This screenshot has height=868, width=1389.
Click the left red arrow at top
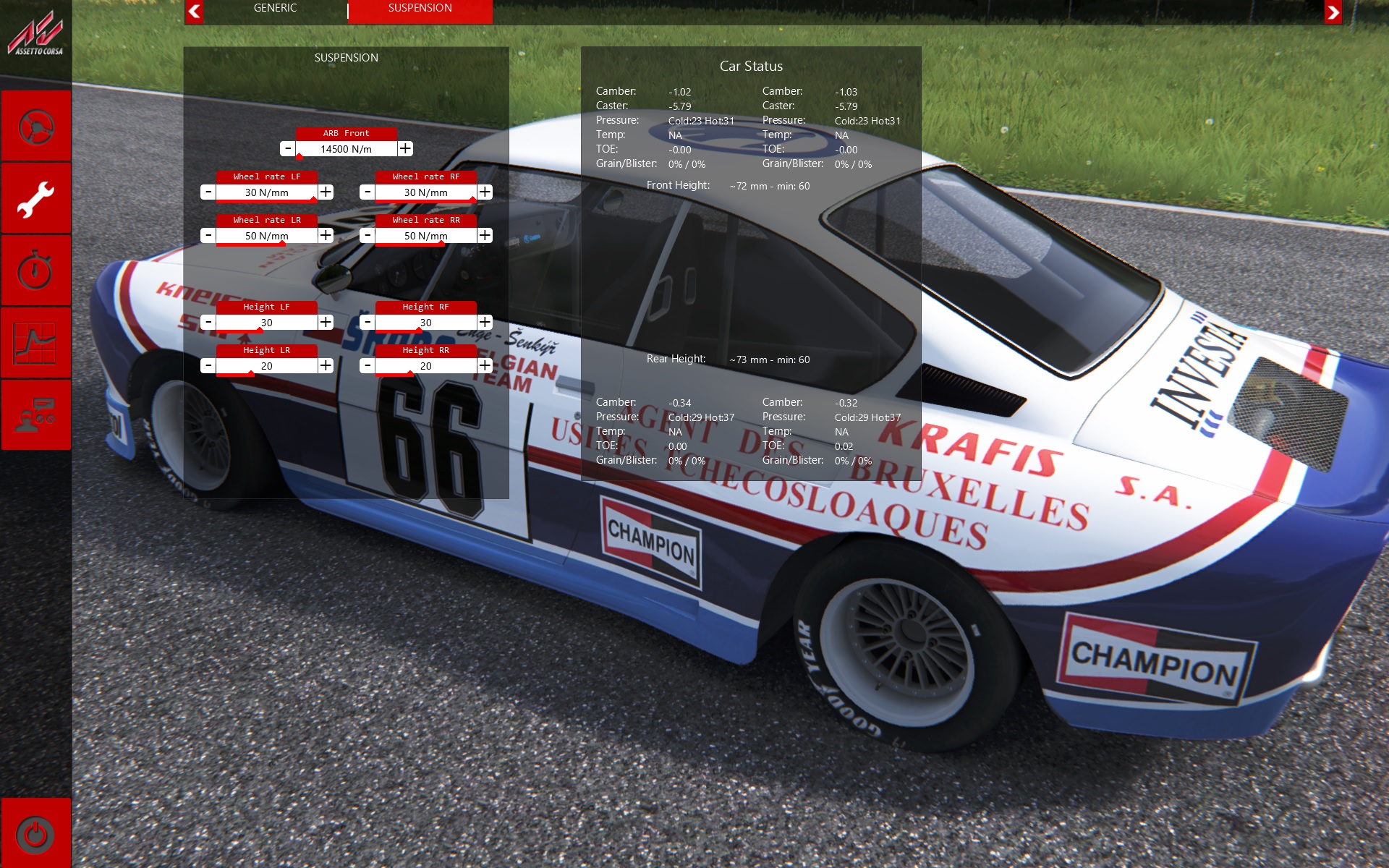(x=194, y=12)
